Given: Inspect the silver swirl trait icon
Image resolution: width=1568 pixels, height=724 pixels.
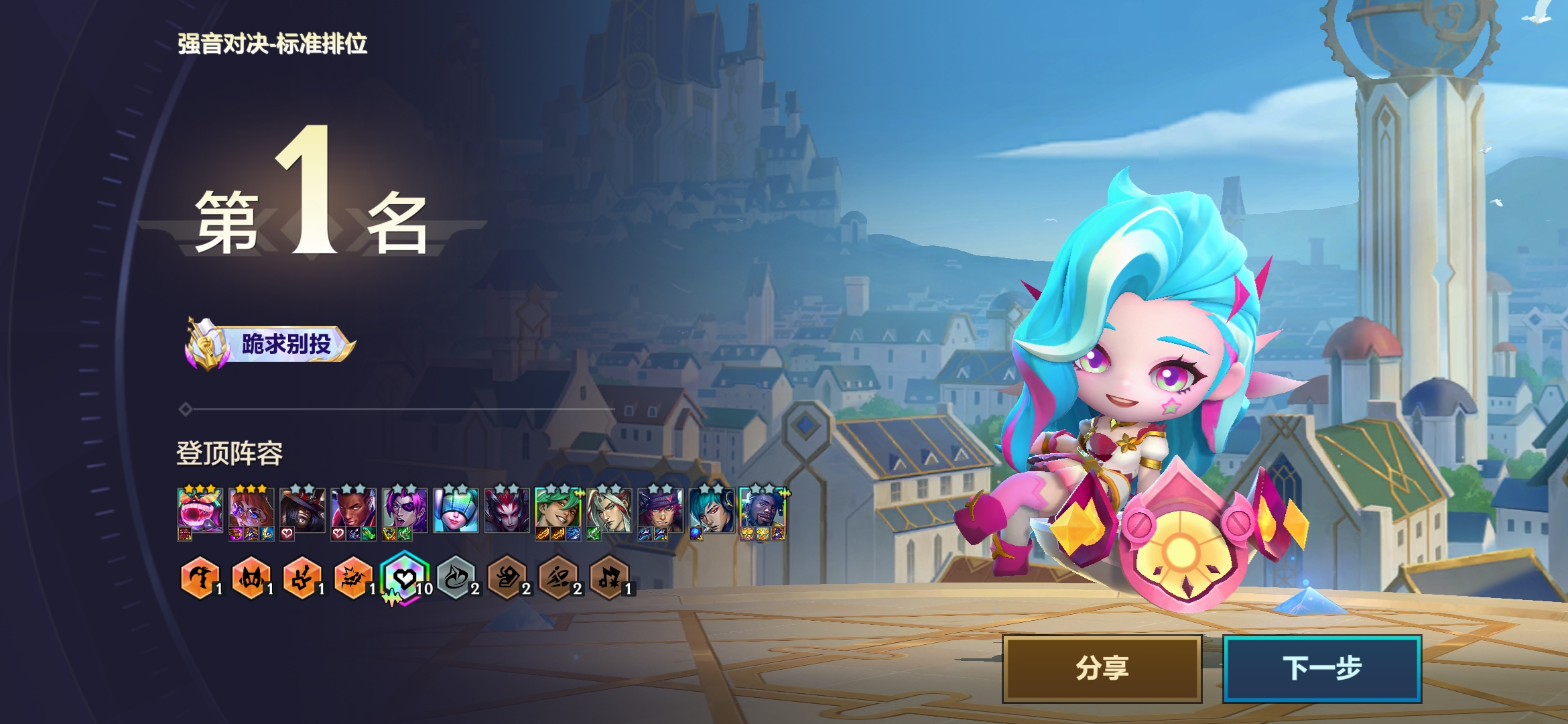Looking at the screenshot, I should tap(456, 578).
